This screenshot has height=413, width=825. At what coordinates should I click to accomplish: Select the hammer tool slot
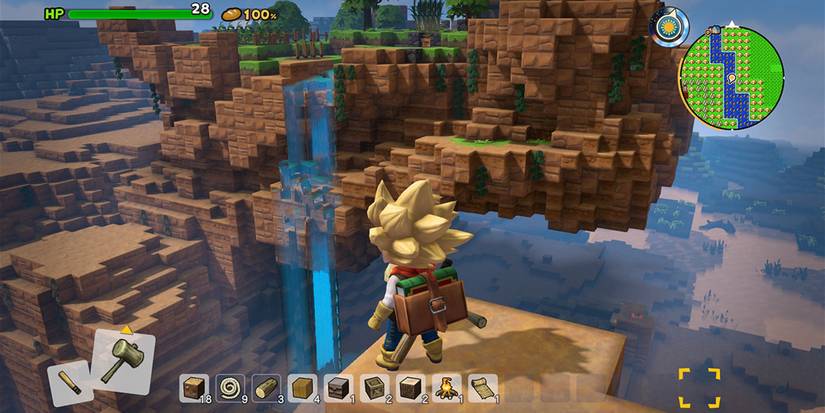123,360
